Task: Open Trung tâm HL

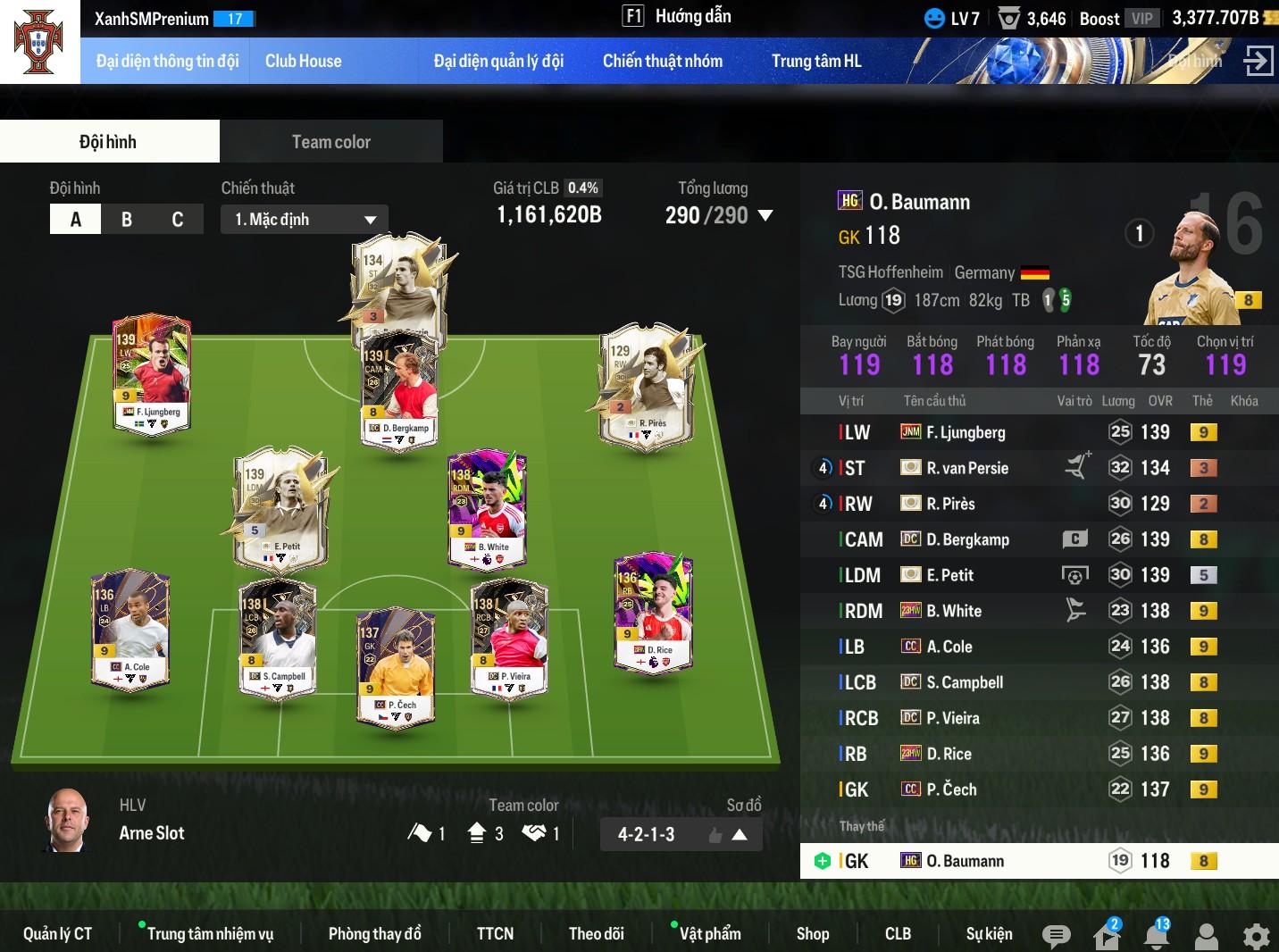Action: [x=815, y=61]
